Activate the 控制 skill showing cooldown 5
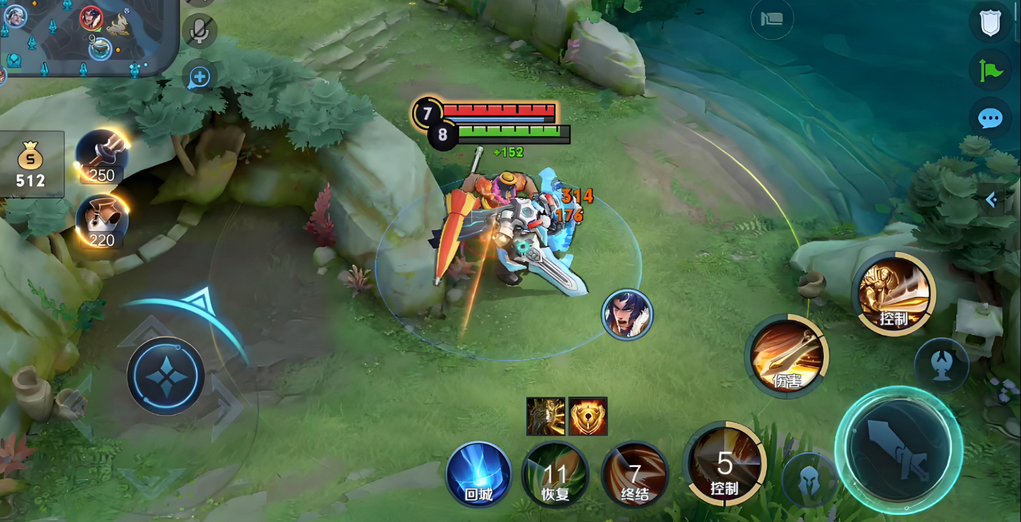This screenshot has width=1021, height=522. click(x=725, y=464)
